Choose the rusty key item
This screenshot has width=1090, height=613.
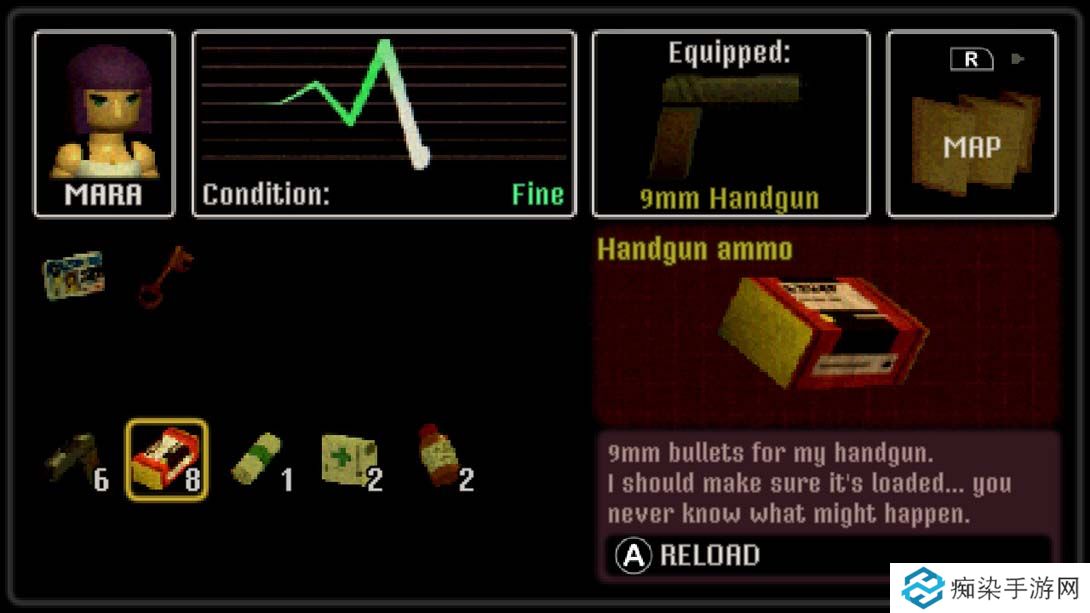coord(165,275)
